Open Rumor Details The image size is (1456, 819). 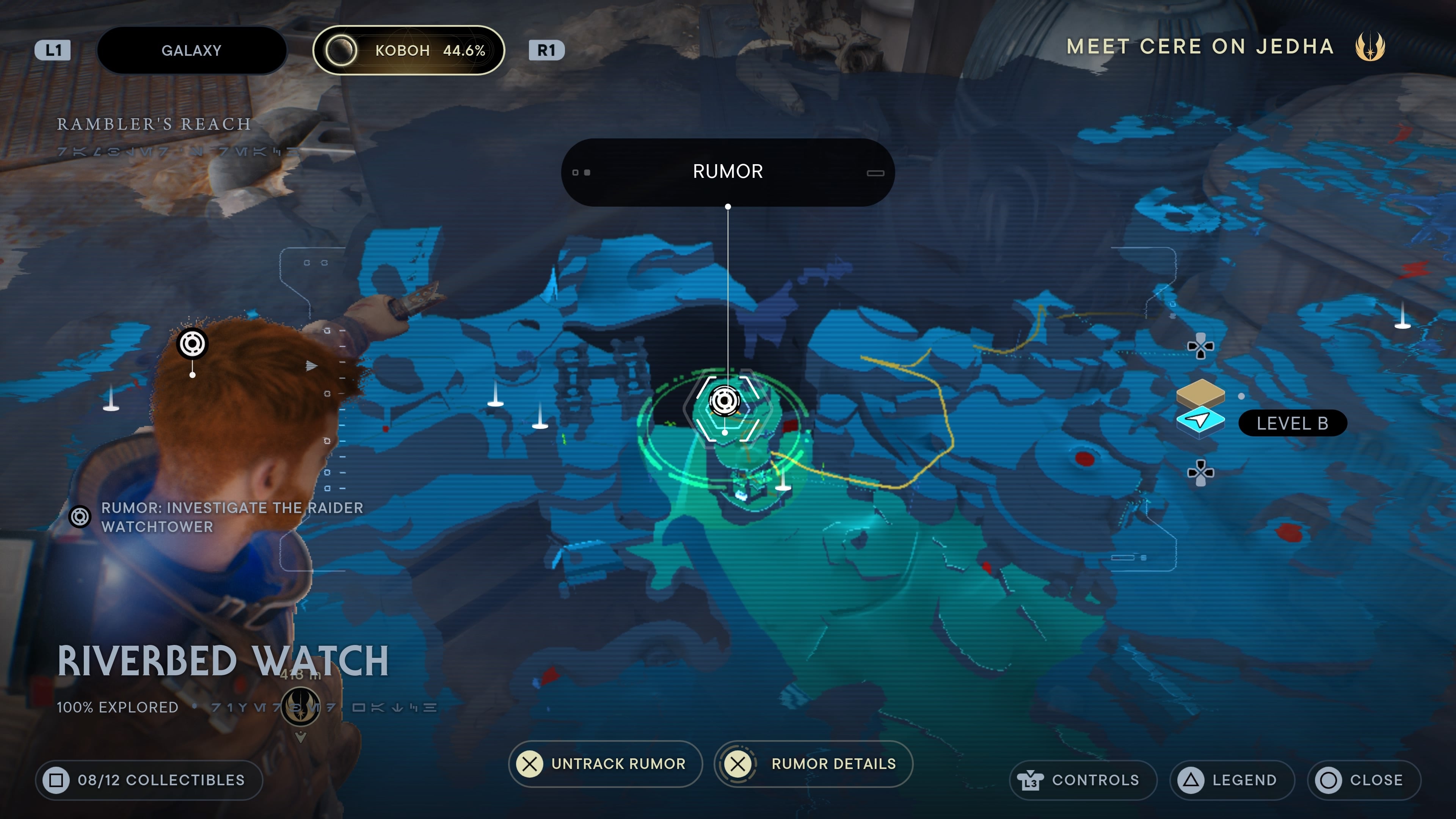(x=813, y=764)
